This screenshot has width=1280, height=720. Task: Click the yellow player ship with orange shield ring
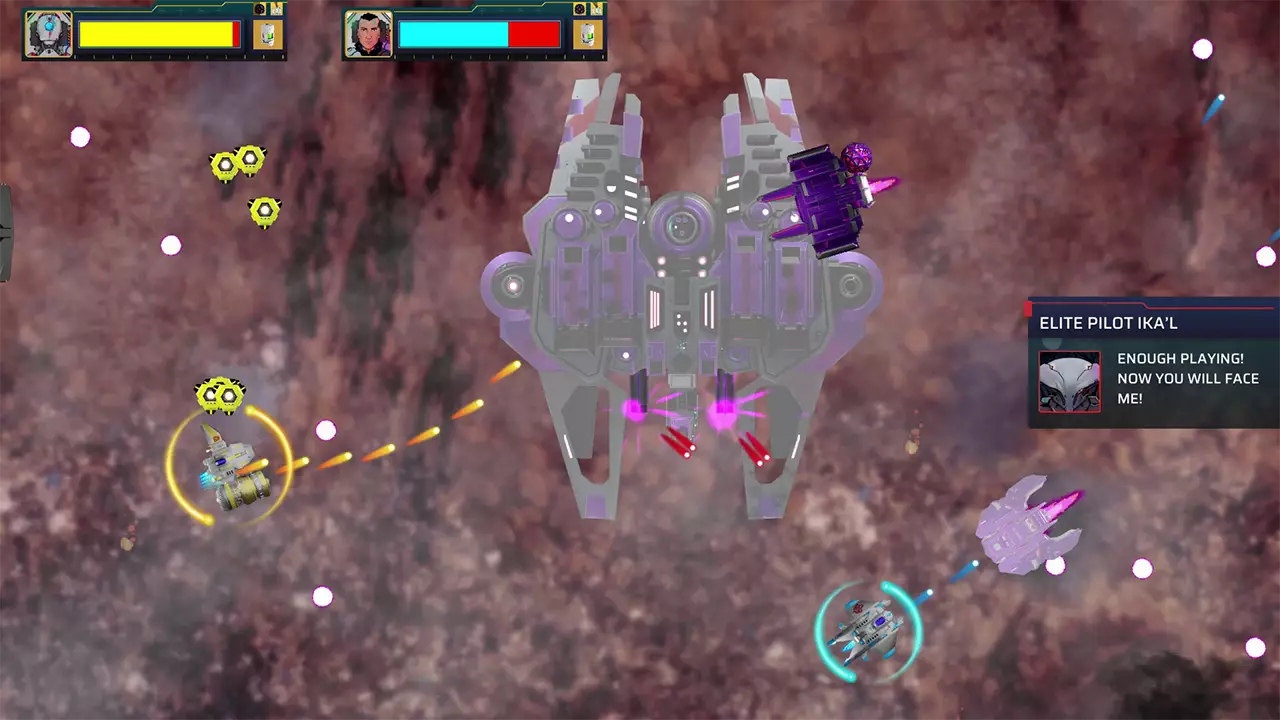[x=228, y=468]
